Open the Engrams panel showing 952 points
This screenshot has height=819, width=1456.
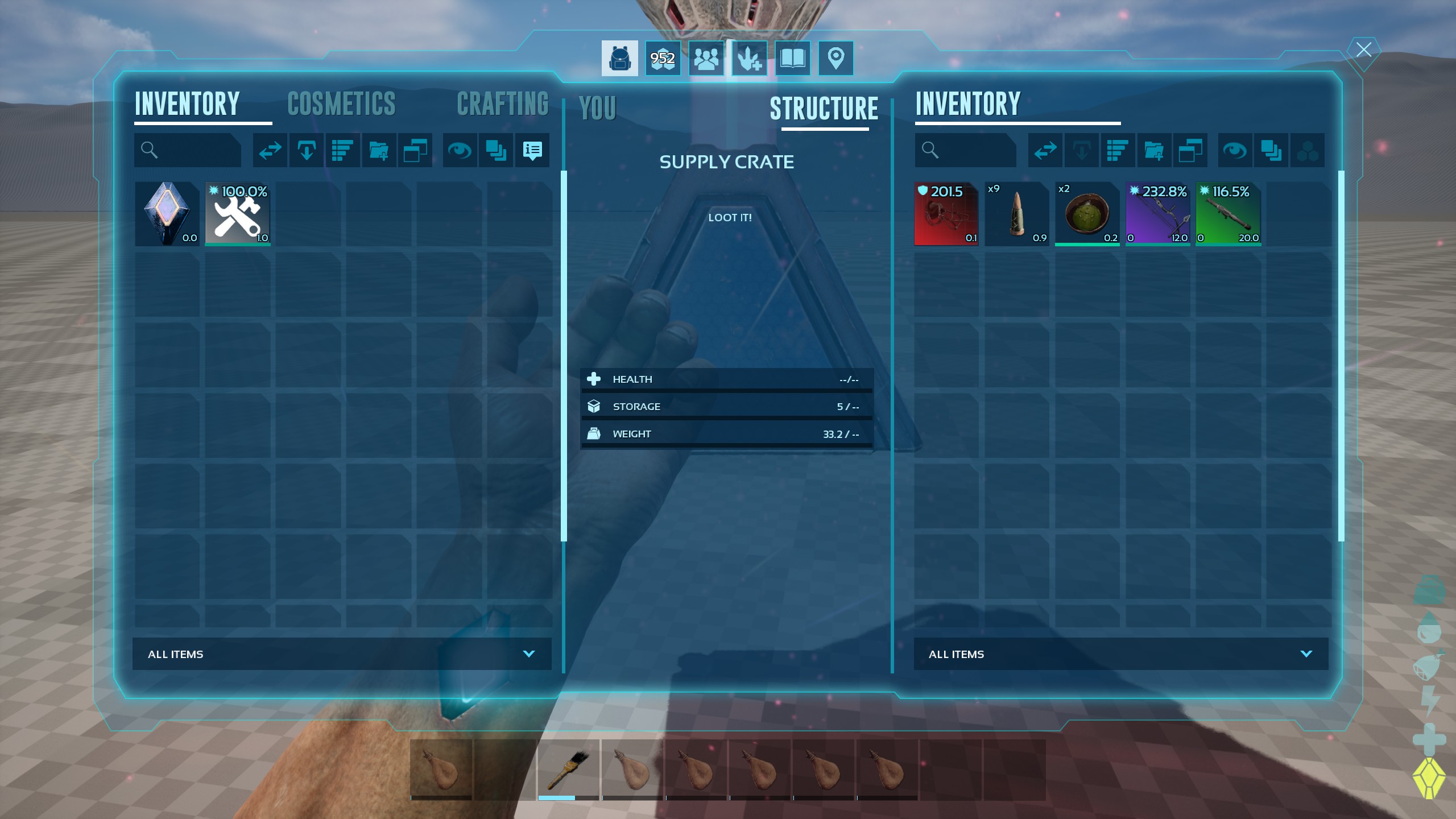(x=663, y=57)
